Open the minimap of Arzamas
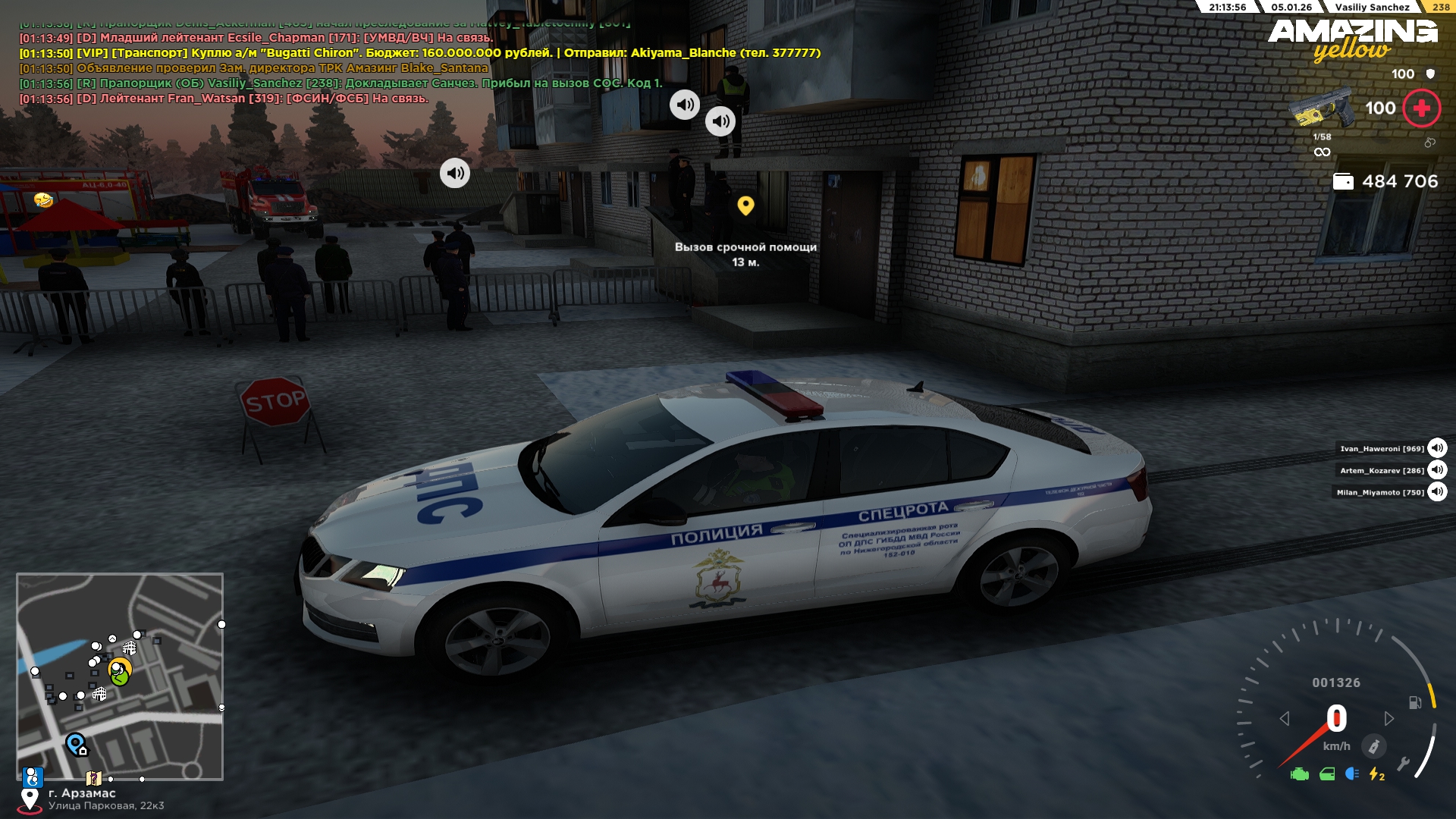Screen dimensions: 1456x819 pyautogui.click(x=120, y=676)
